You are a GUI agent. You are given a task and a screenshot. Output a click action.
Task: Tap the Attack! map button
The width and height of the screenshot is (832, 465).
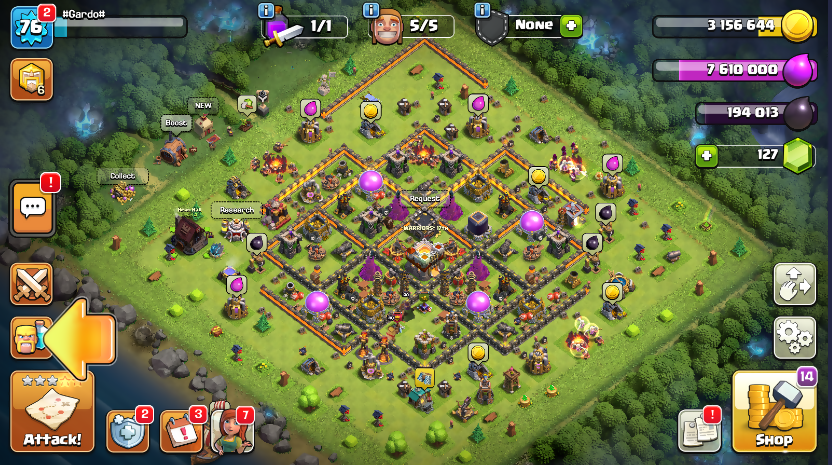coord(52,411)
